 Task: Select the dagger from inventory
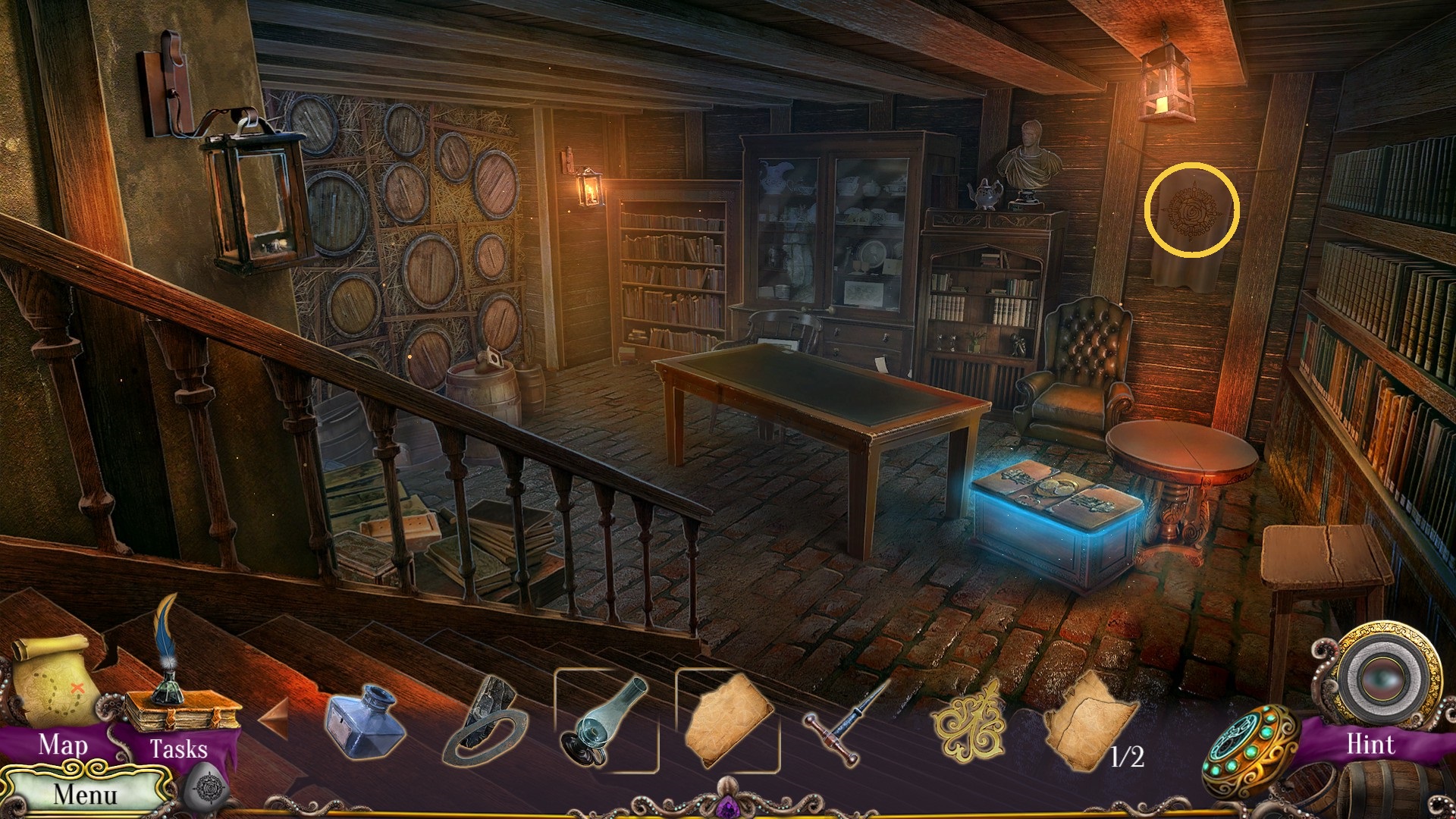pyautogui.click(x=847, y=719)
